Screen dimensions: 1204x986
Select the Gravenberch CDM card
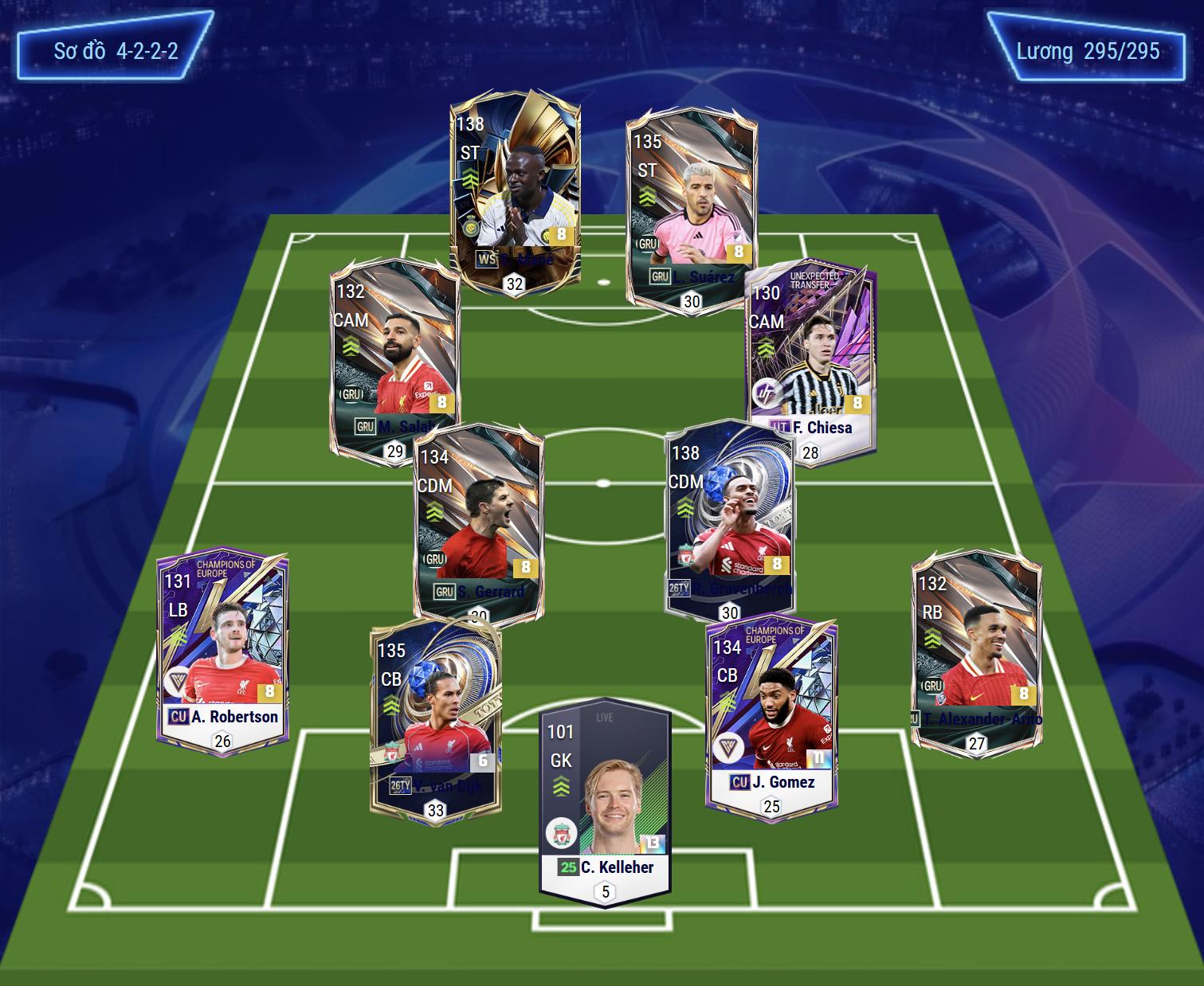pos(729,518)
